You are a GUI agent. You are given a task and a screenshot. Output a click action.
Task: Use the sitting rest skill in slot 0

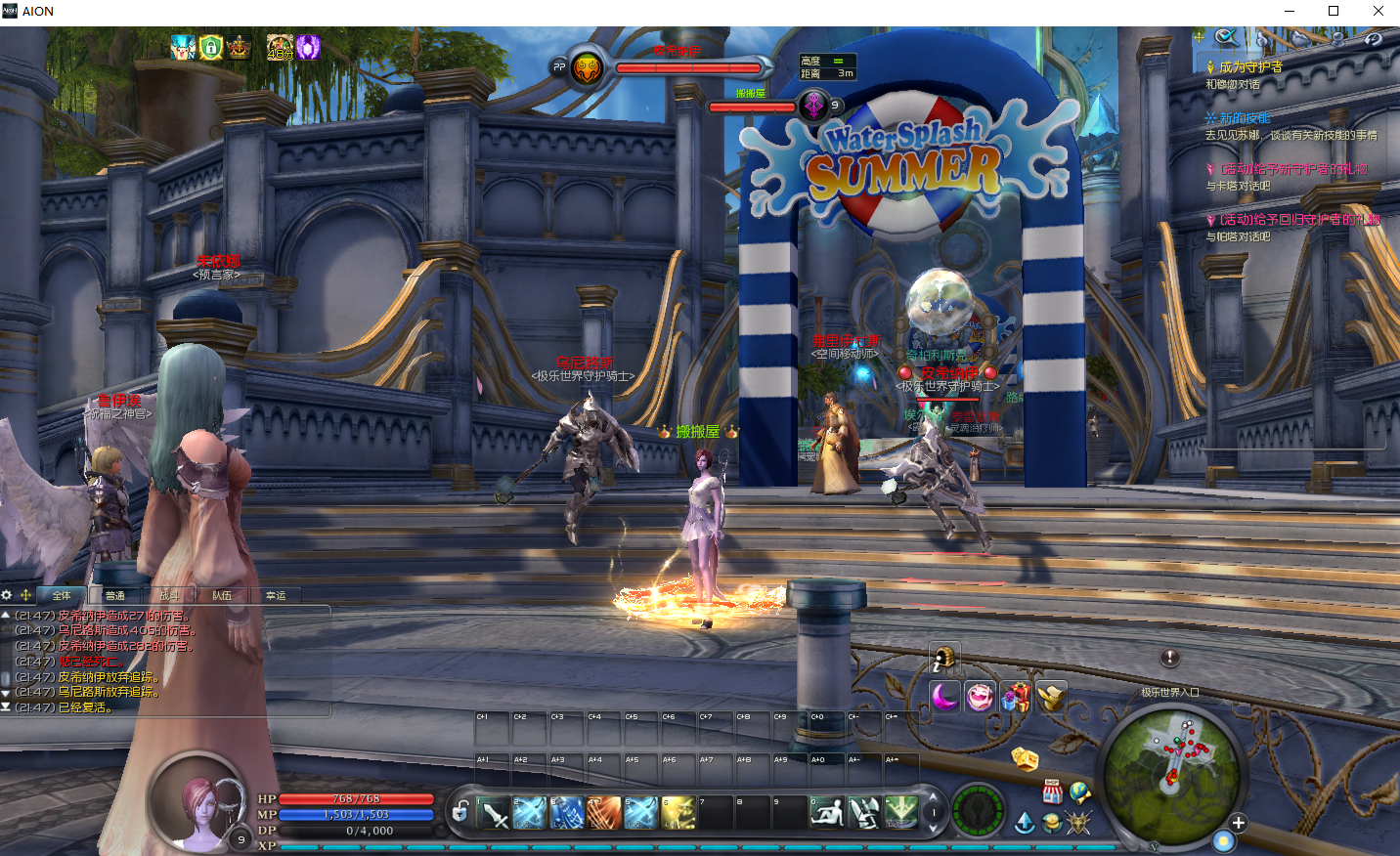point(827,812)
